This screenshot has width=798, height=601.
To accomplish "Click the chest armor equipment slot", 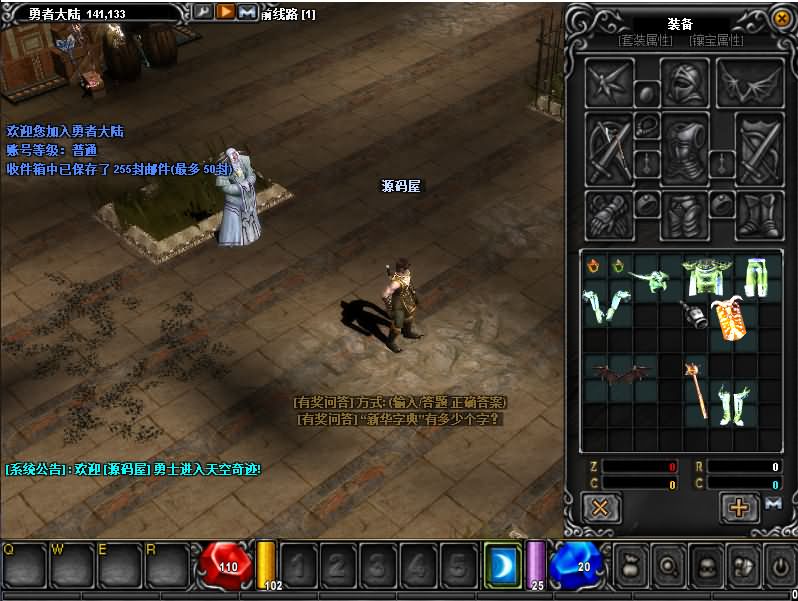I will click(x=685, y=149).
